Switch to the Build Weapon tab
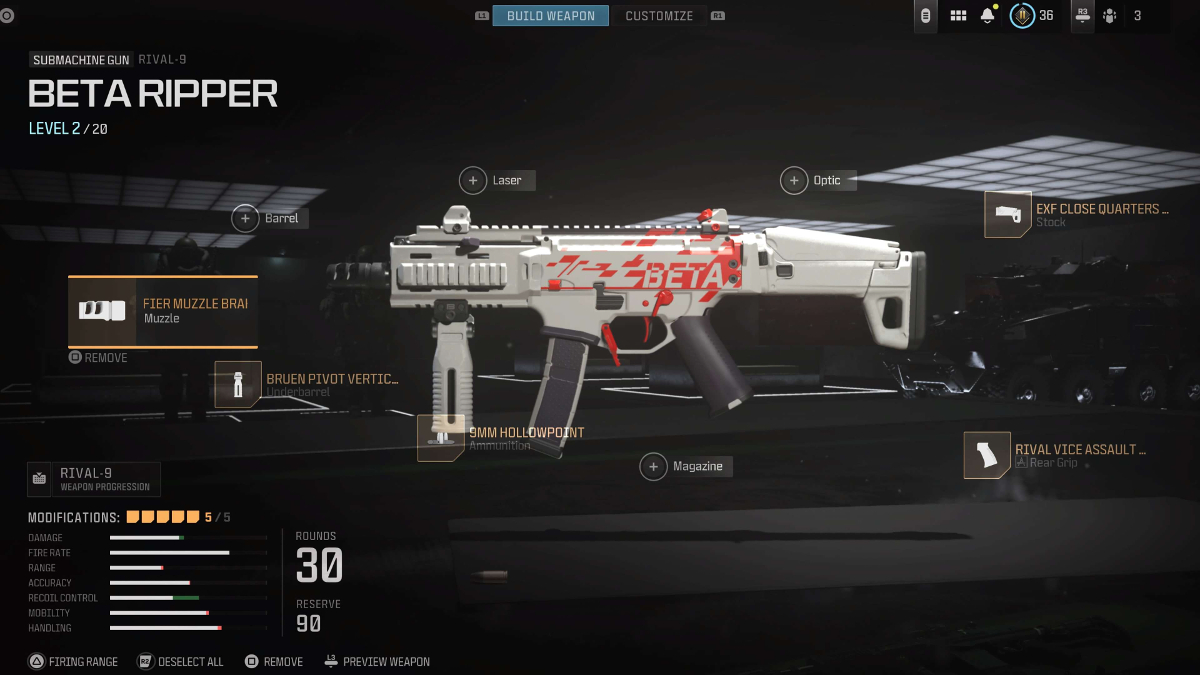The image size is (1200, 675). 550,16
